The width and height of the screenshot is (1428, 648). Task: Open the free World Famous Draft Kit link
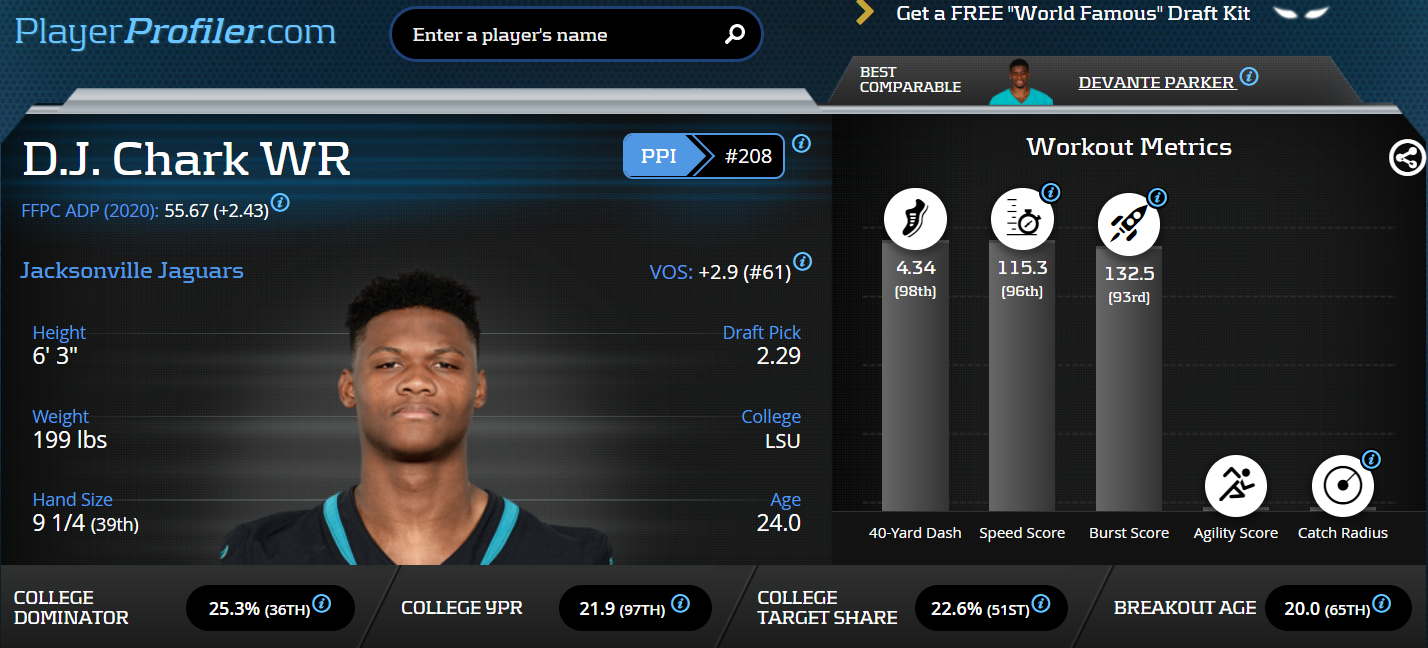1073,14
